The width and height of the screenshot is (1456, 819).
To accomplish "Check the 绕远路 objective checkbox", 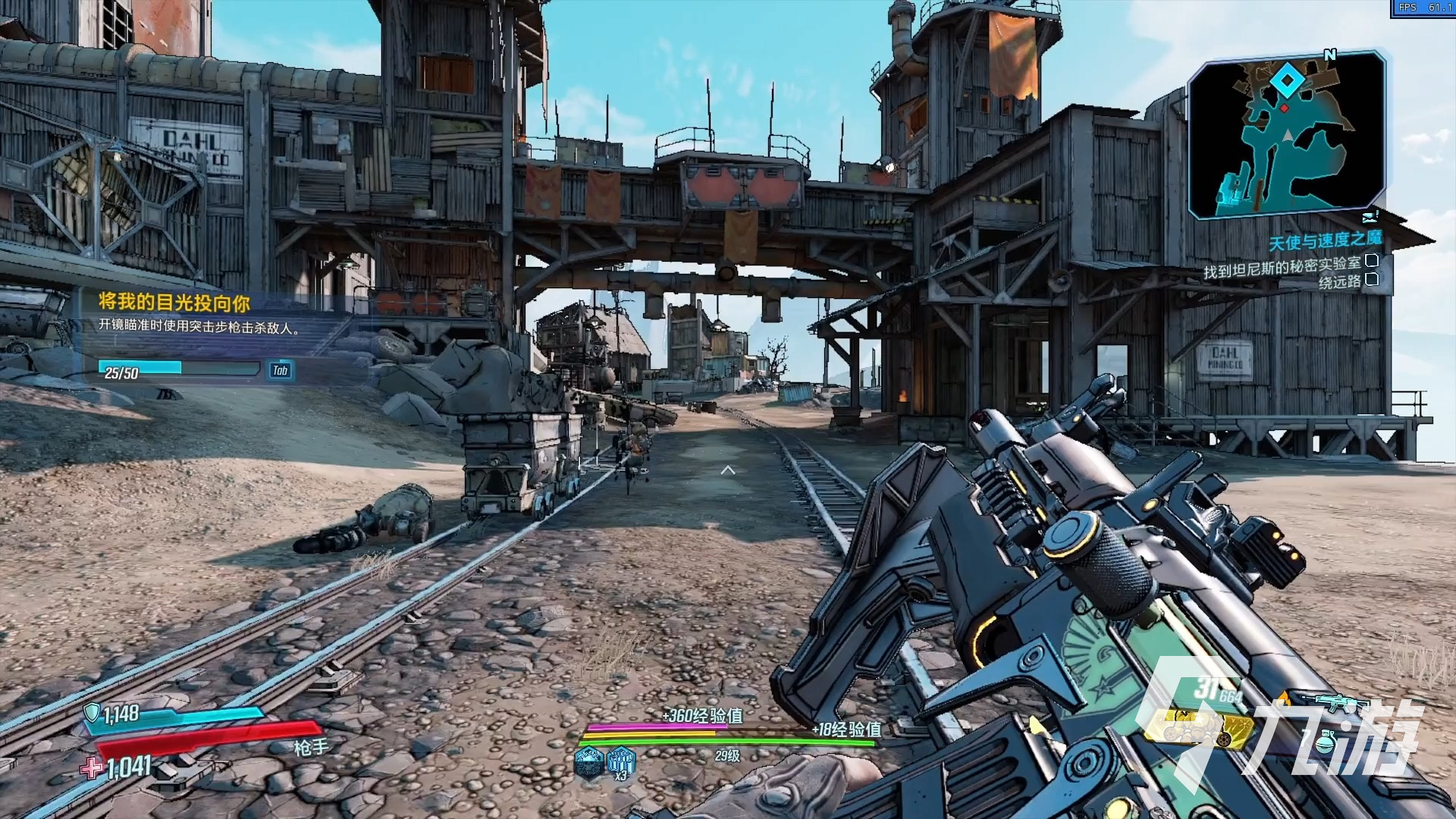I will 1373,279.
